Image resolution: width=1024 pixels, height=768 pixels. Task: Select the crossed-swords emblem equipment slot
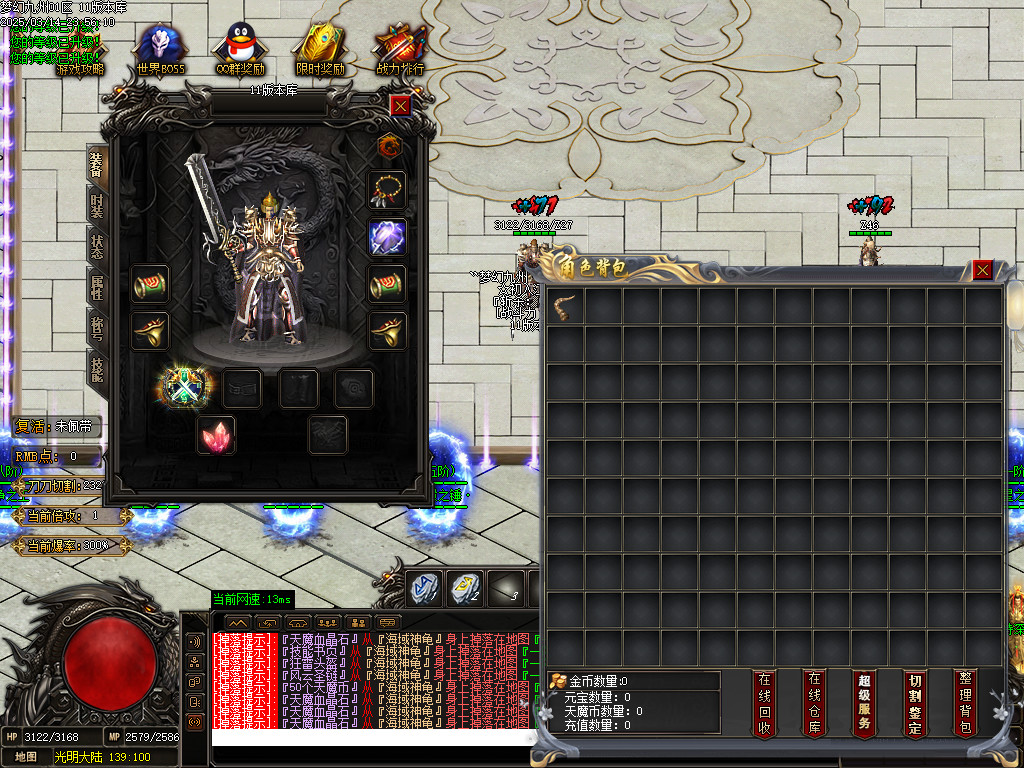pos(187,387)
